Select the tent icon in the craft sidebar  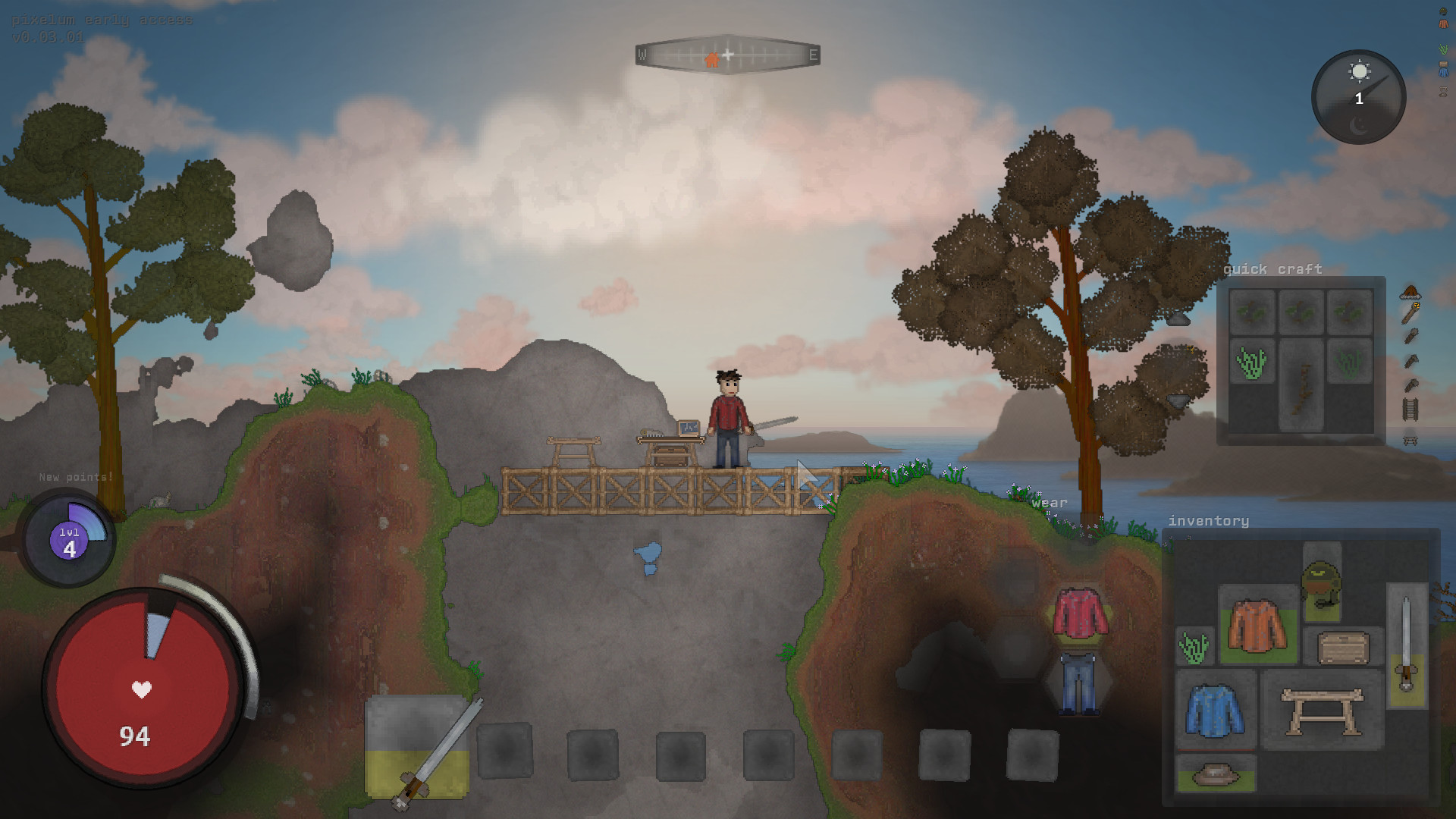[1410, 291]
